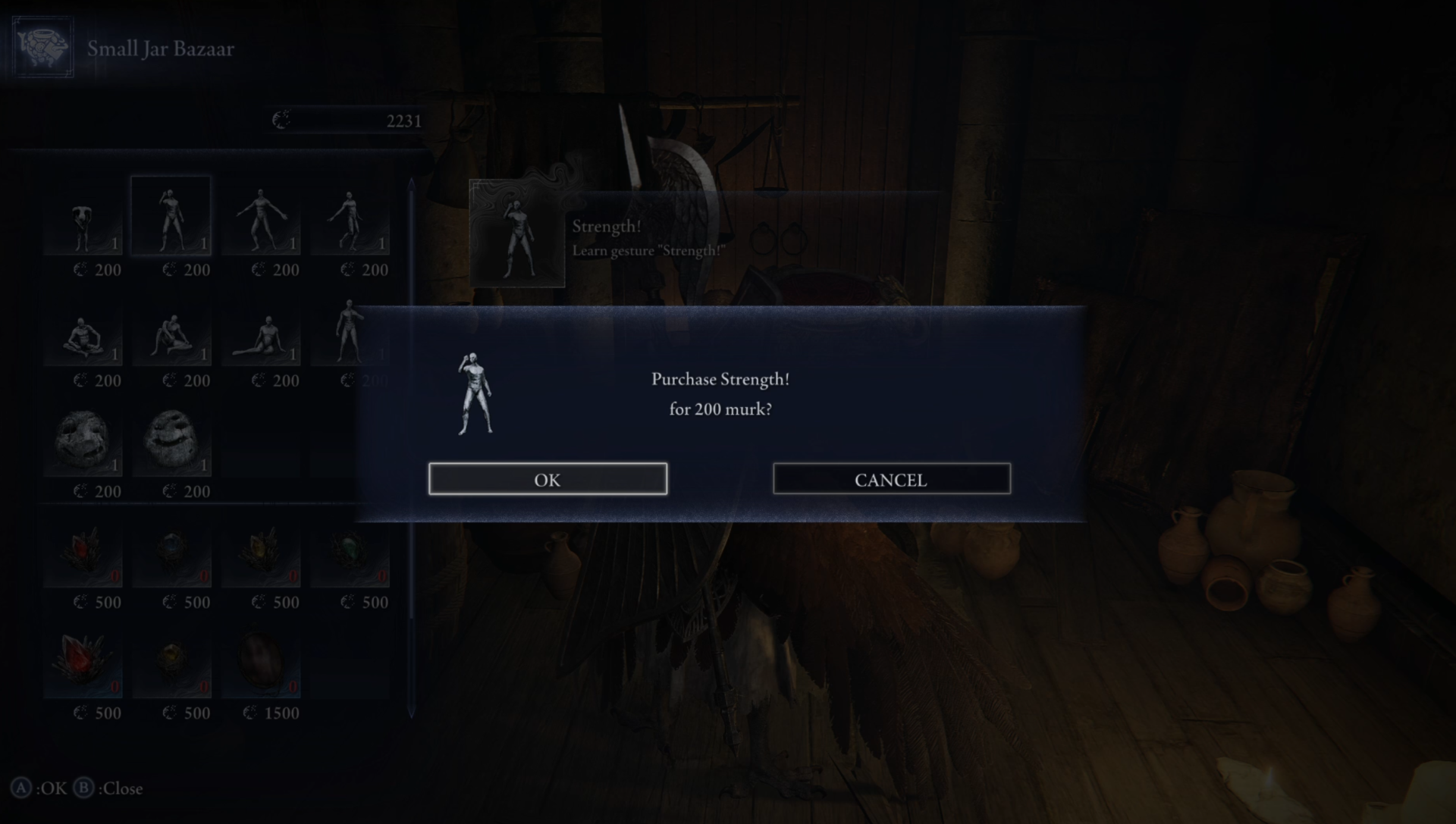The width and height of the screenshot is (1456, 824).
Task: Click the murk currency icon beside 2231
Action: coord(281,119)
